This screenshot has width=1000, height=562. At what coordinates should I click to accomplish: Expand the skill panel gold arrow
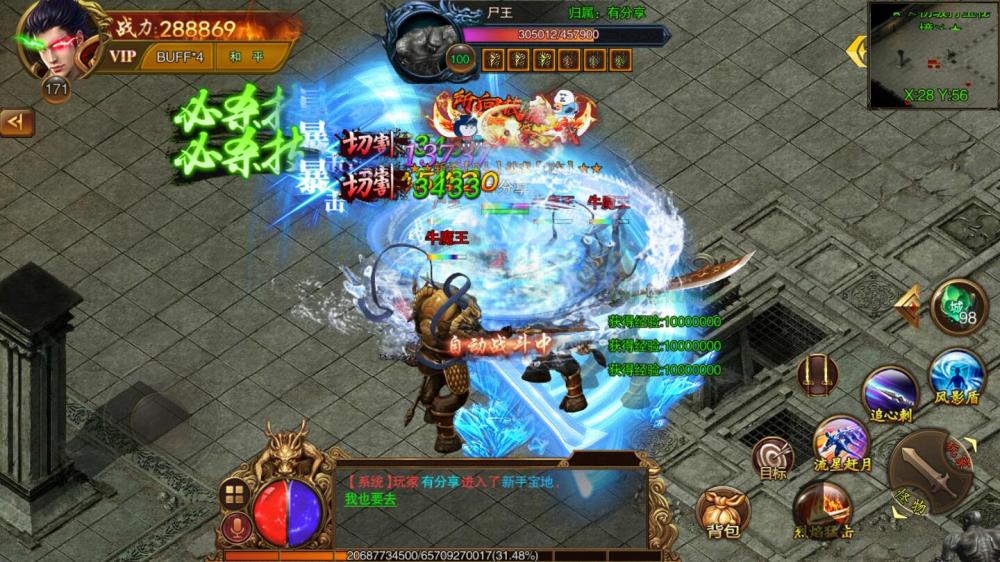coord(907,306)
